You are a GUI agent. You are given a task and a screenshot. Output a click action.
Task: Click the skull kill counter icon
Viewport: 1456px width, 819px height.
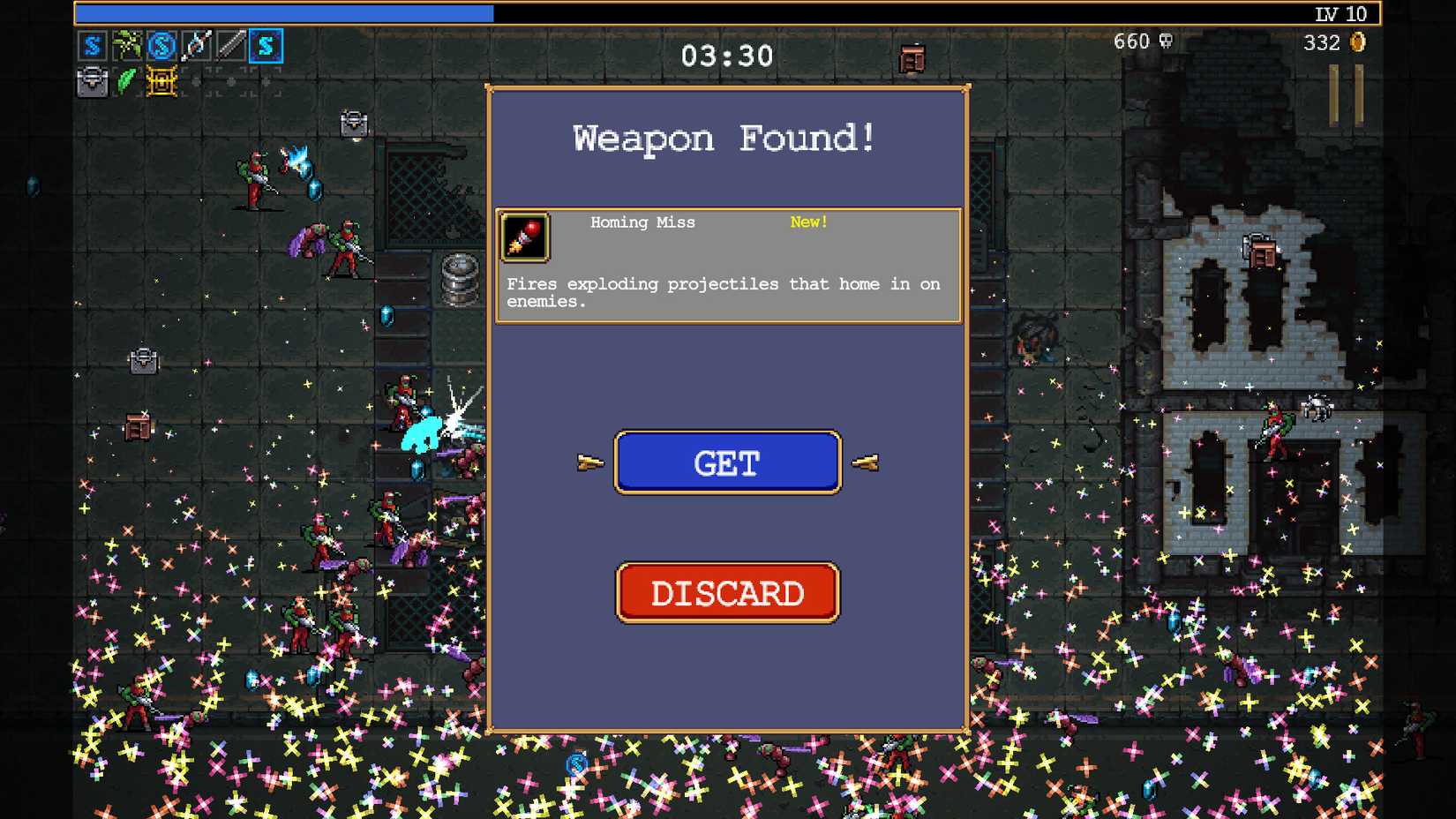click(1164, 41)
